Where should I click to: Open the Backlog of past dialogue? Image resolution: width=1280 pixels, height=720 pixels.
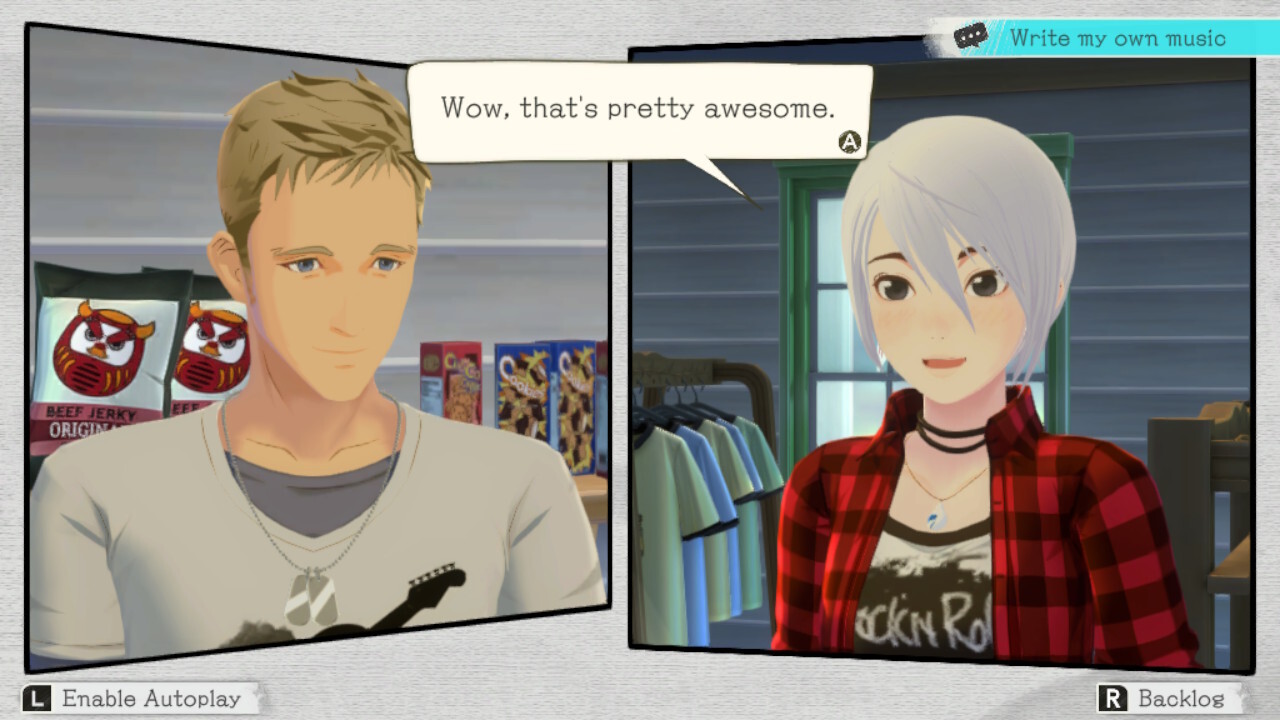[1167, 698]
